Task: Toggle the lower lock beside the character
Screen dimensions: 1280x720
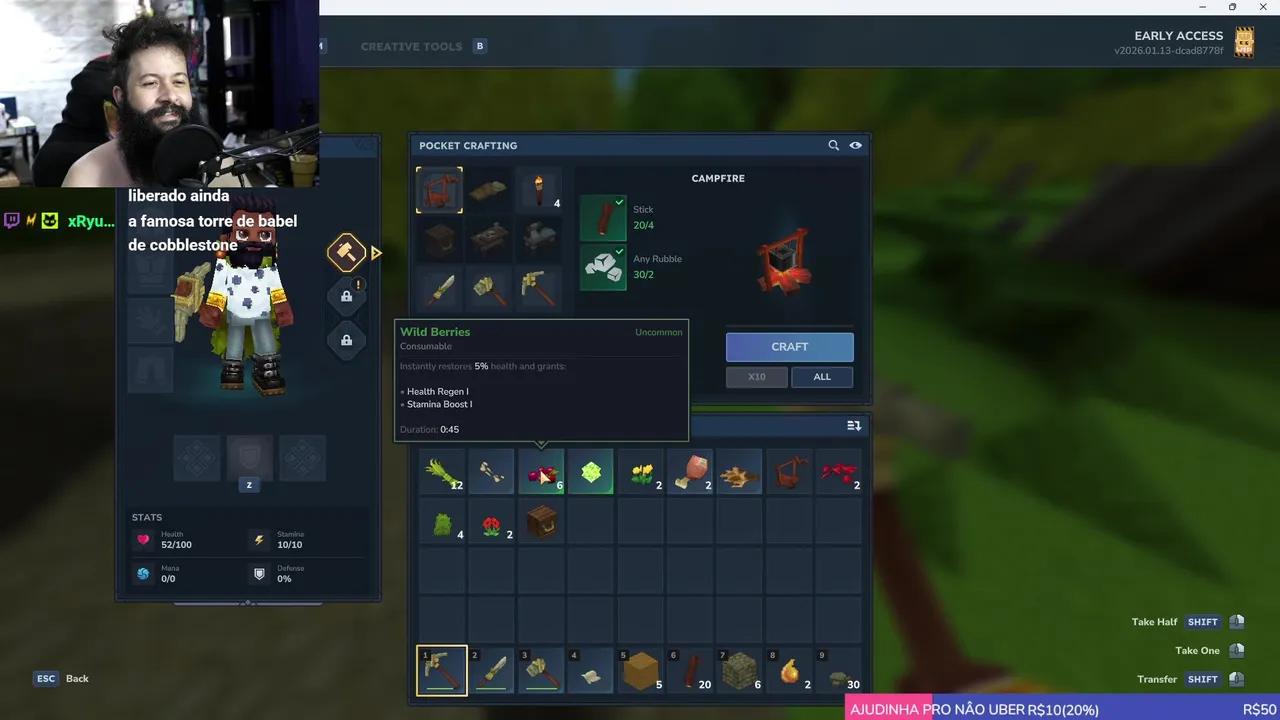Action: 346,340
